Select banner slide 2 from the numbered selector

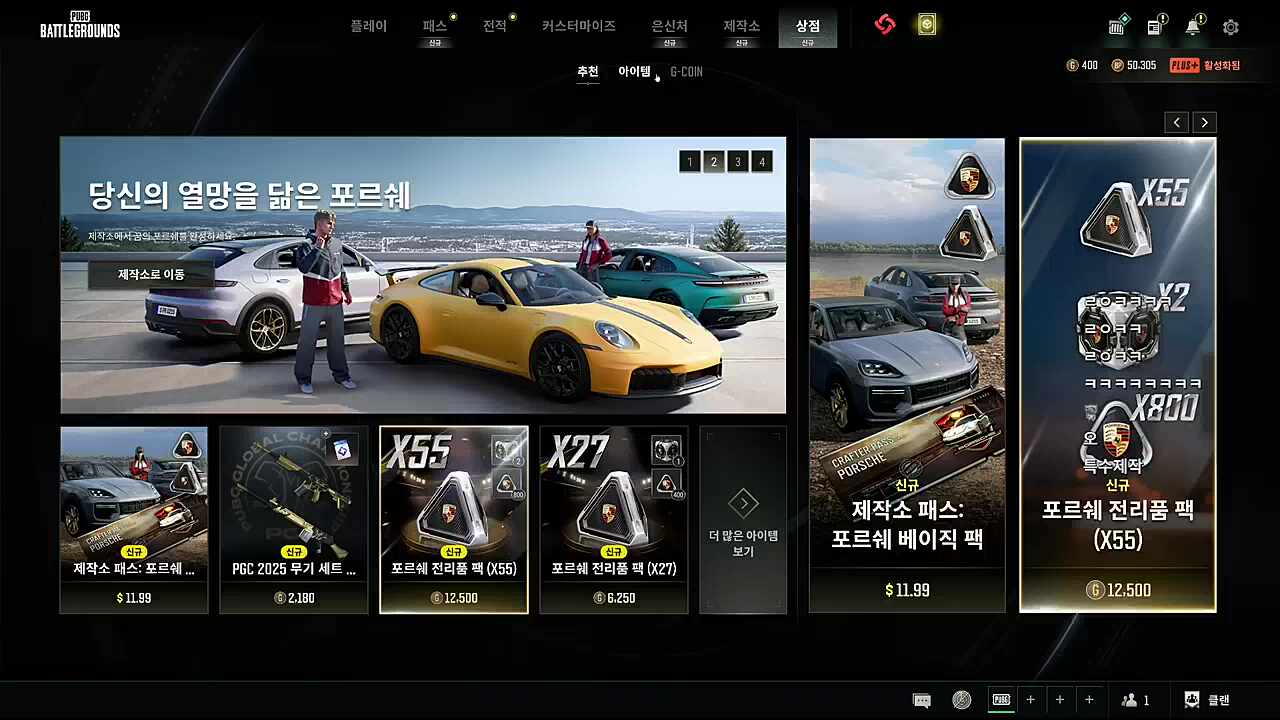click(714, 161)
